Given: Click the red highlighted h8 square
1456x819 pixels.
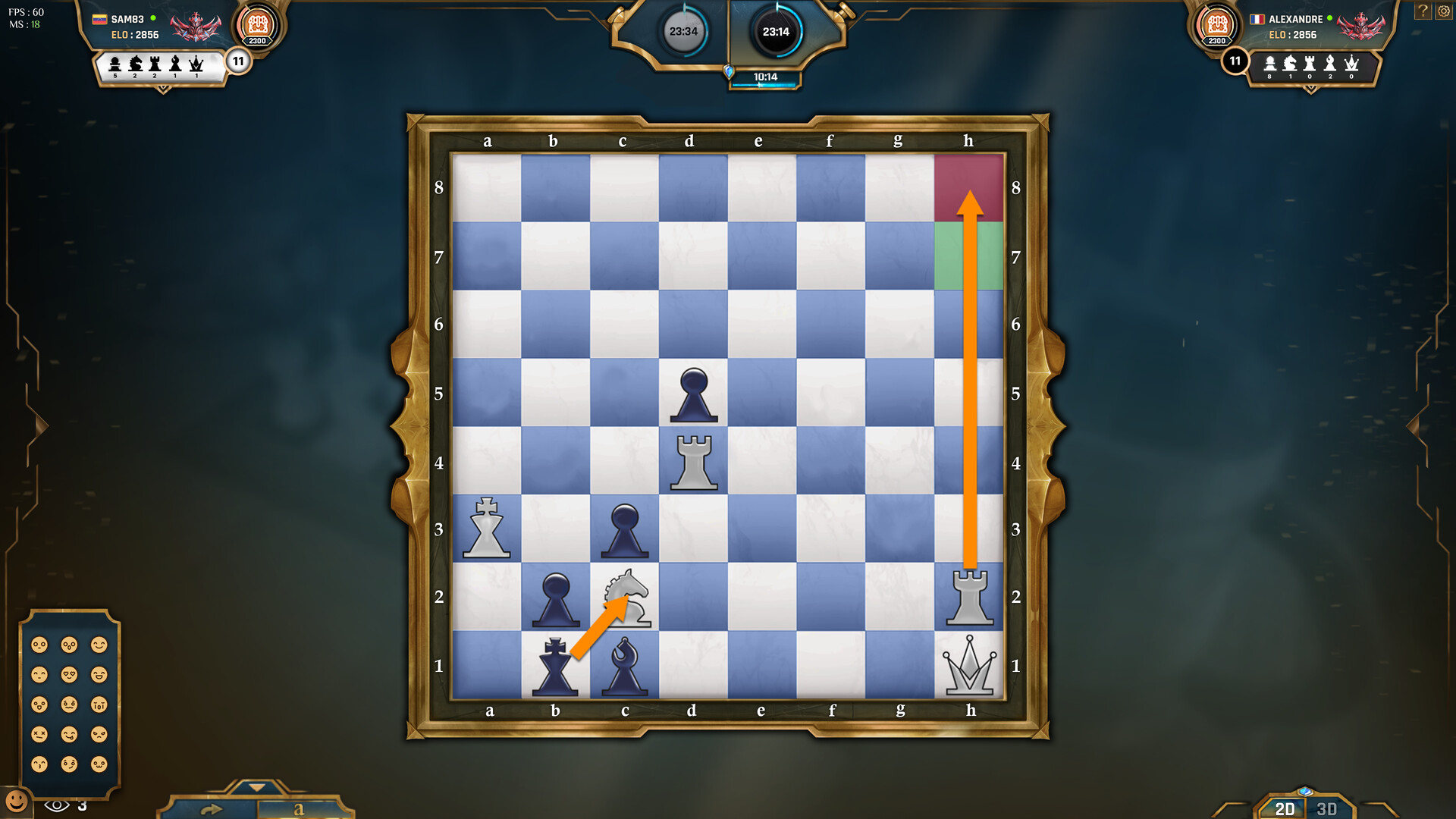Looking at the screenshot, I should [x=969, y=187].
